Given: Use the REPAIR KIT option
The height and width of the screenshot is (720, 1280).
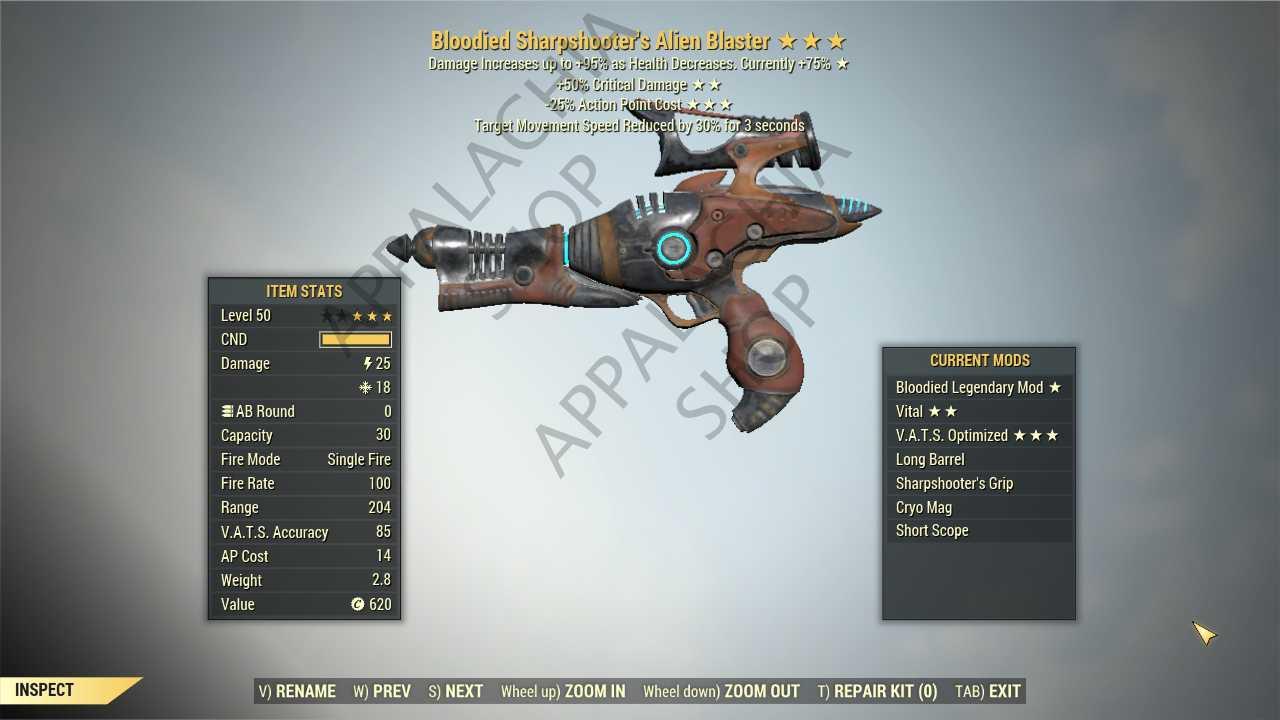Looking at the screenshot, I should point(877,691).
